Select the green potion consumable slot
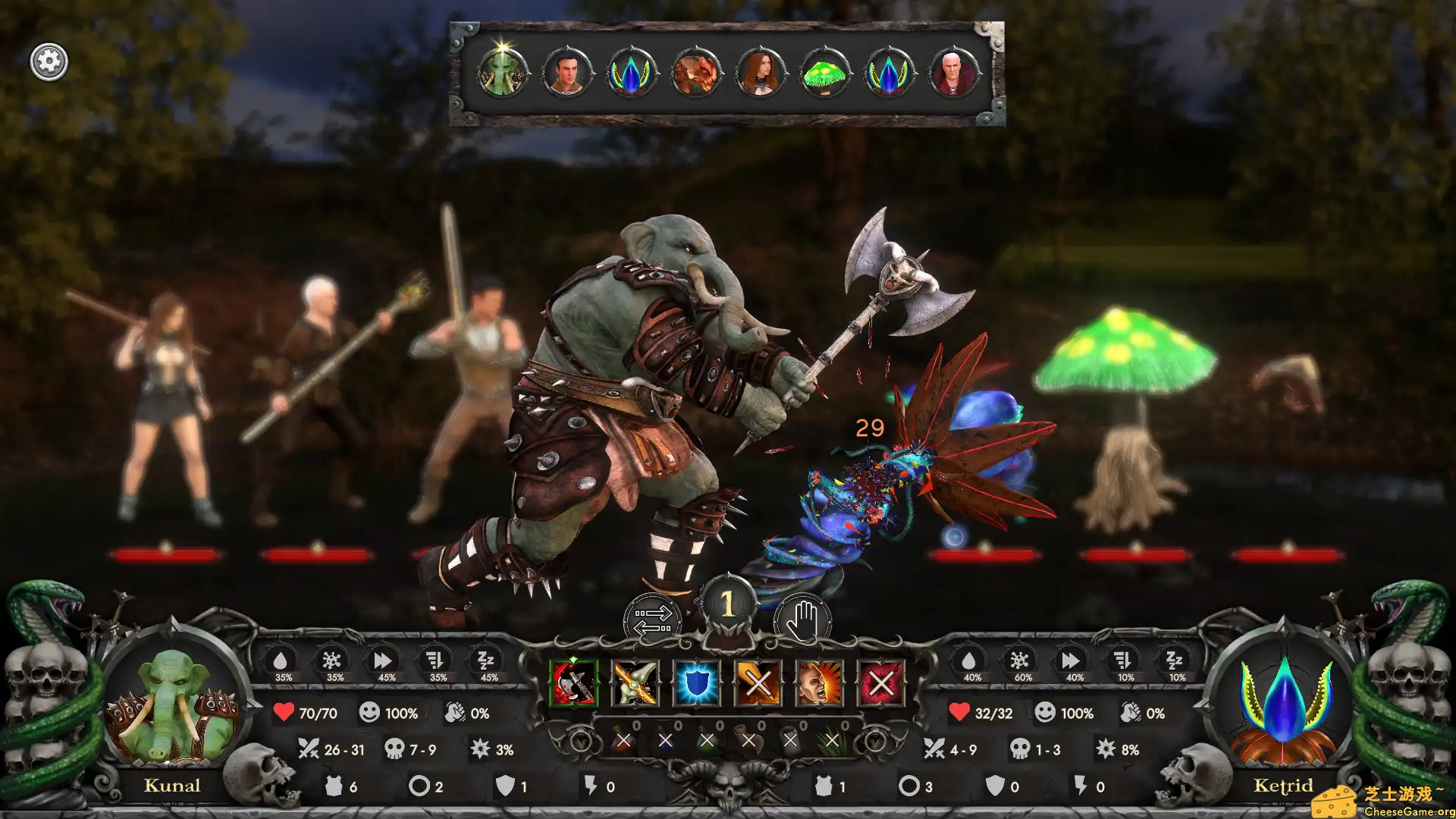Image resolution: width=1456 pixels, height=819 pixels. 707,740
